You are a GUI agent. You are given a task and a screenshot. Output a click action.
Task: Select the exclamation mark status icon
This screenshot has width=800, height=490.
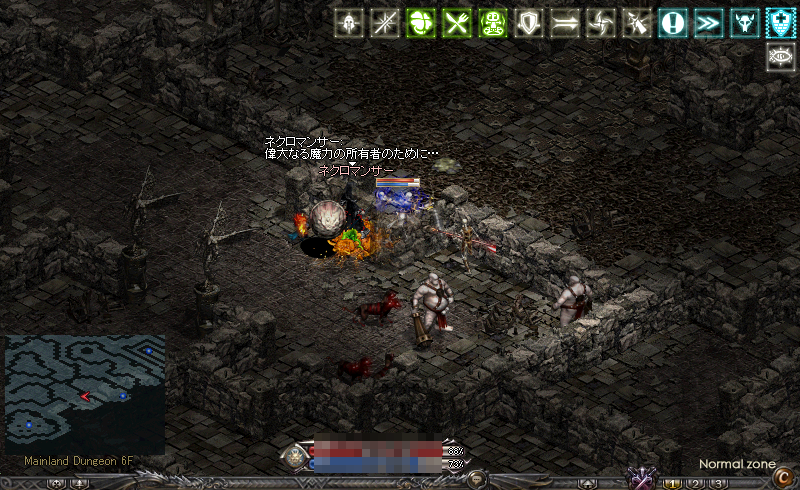point(672,23)
